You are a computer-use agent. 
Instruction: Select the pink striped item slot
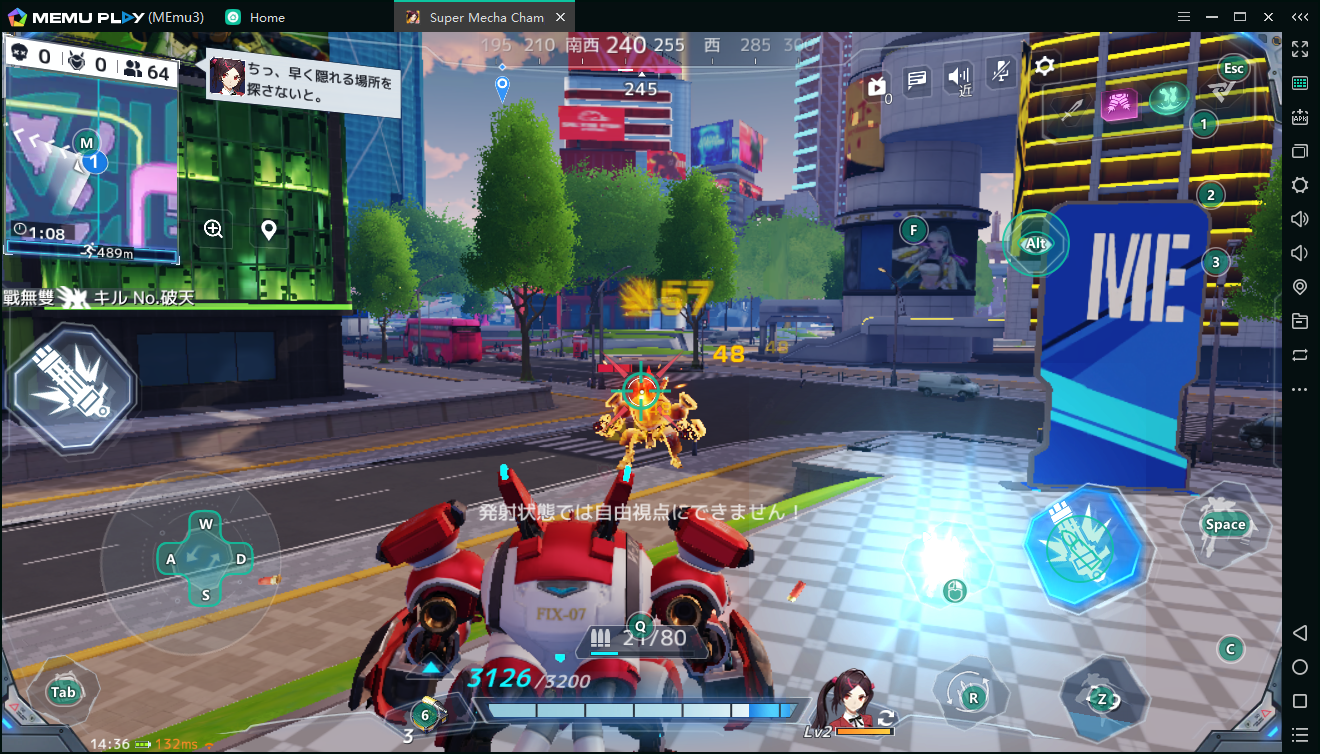click(x=1119, y=104)
